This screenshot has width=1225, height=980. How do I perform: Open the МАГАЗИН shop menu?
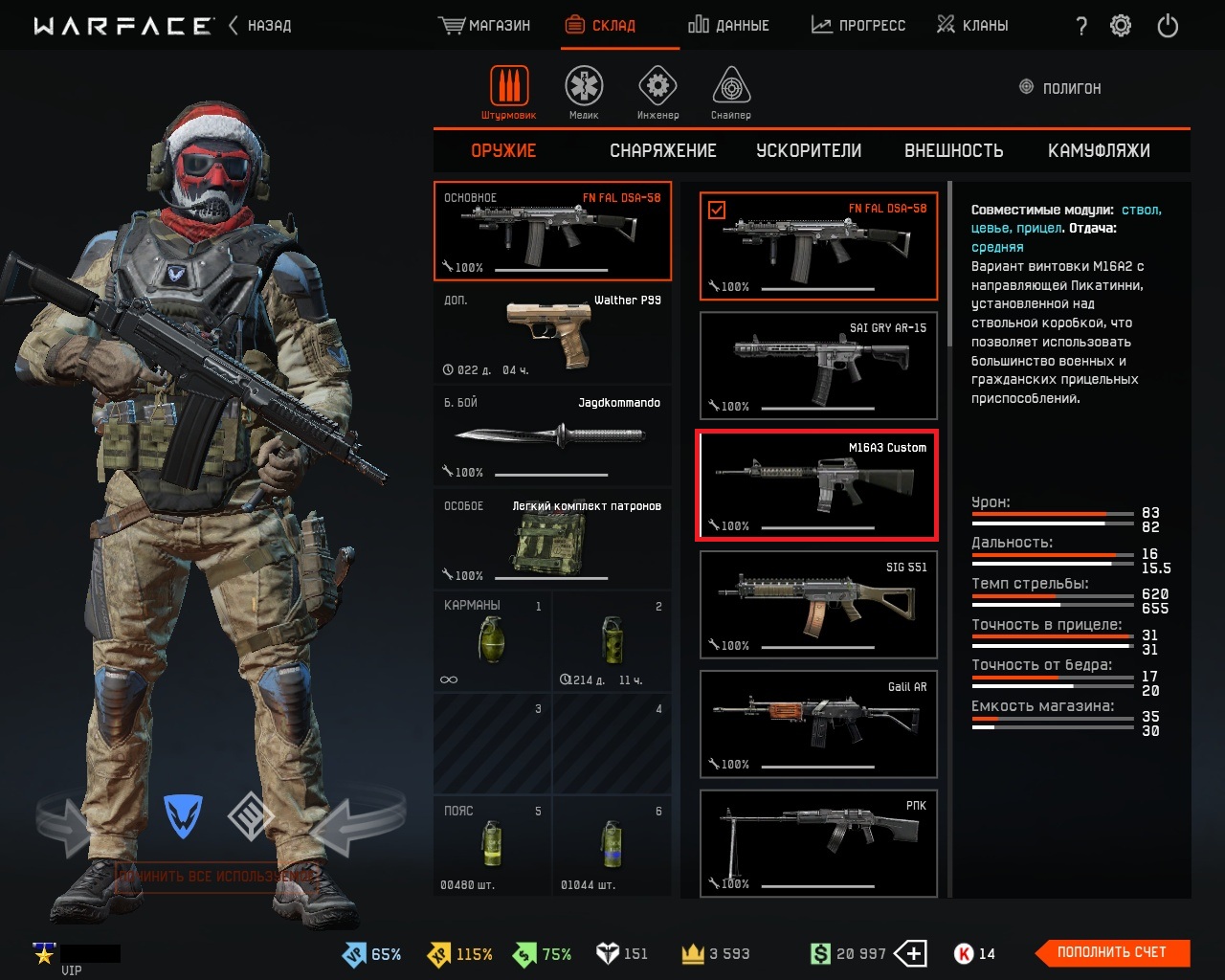[x=484, y=26]
